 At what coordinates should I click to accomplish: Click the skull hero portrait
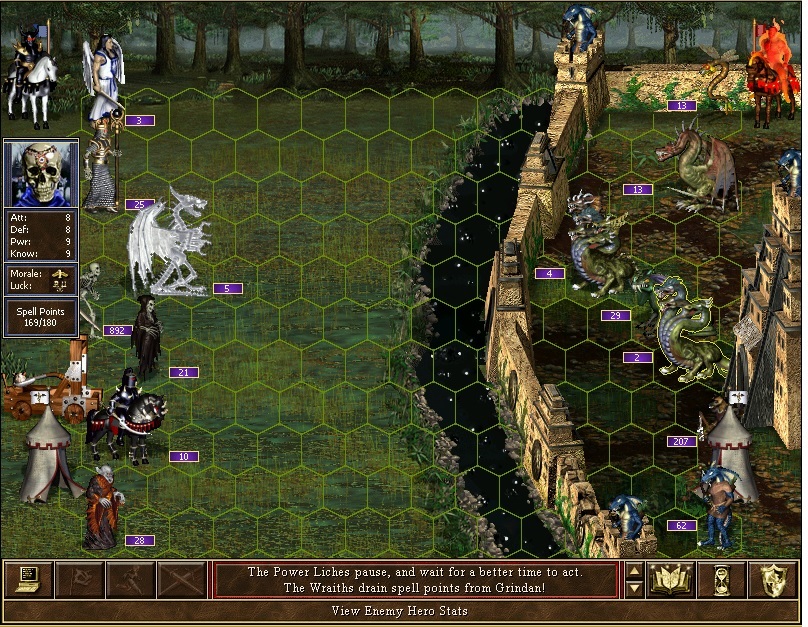[x=41, y=174]
